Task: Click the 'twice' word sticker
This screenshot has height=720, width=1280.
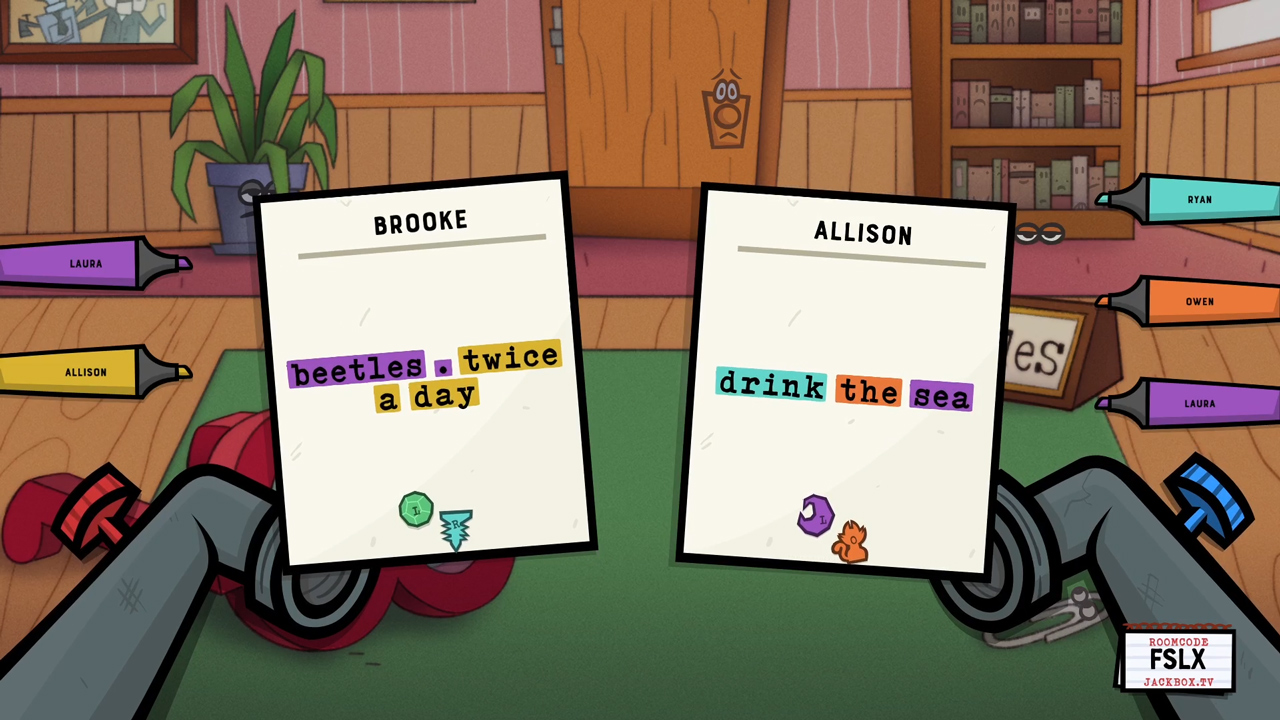Action: 509,358
